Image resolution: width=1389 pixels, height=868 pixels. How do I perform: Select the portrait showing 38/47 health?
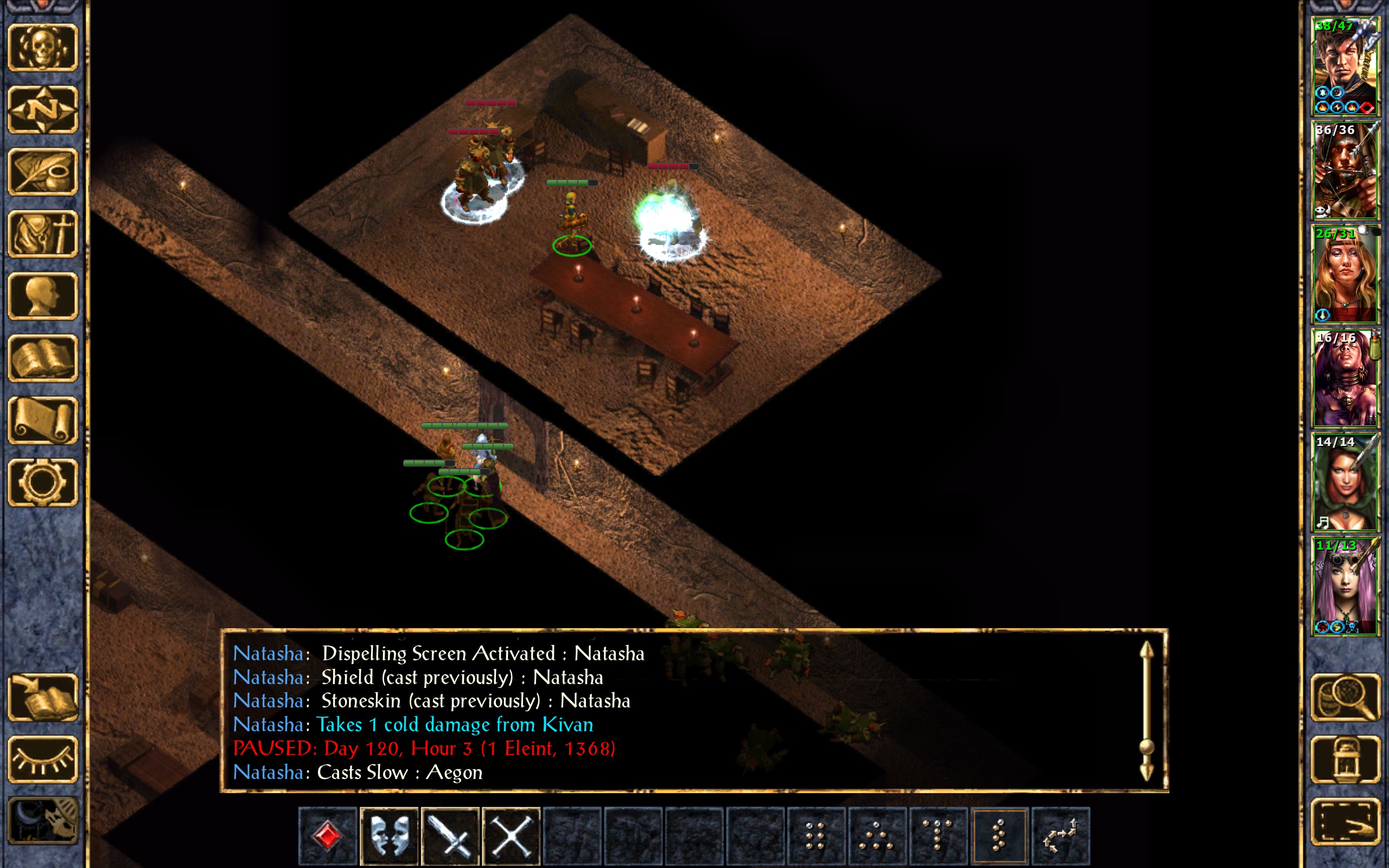click(x=1345, y=66)
